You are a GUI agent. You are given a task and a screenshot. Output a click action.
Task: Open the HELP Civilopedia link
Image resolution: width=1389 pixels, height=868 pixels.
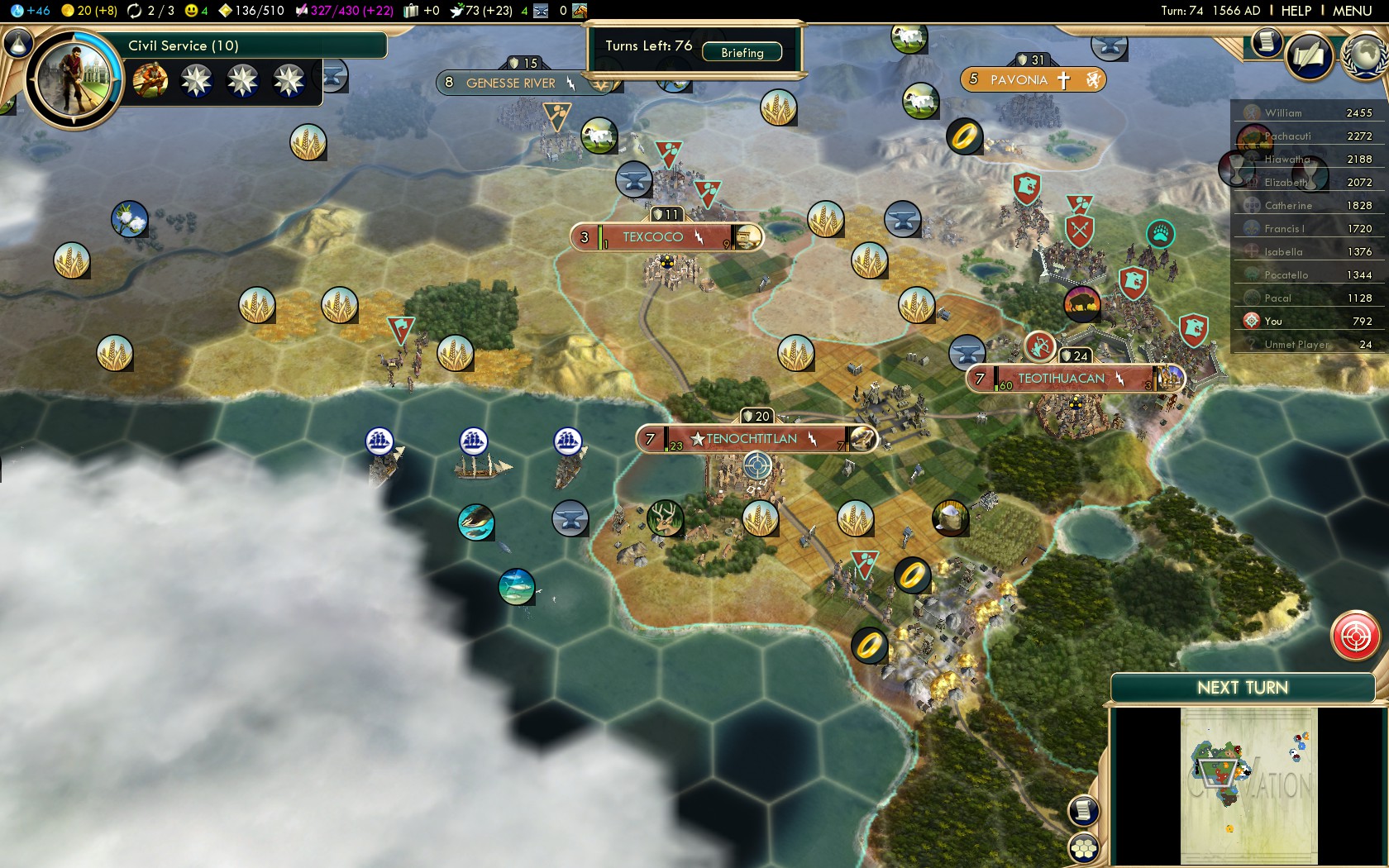pos(1296,11)
